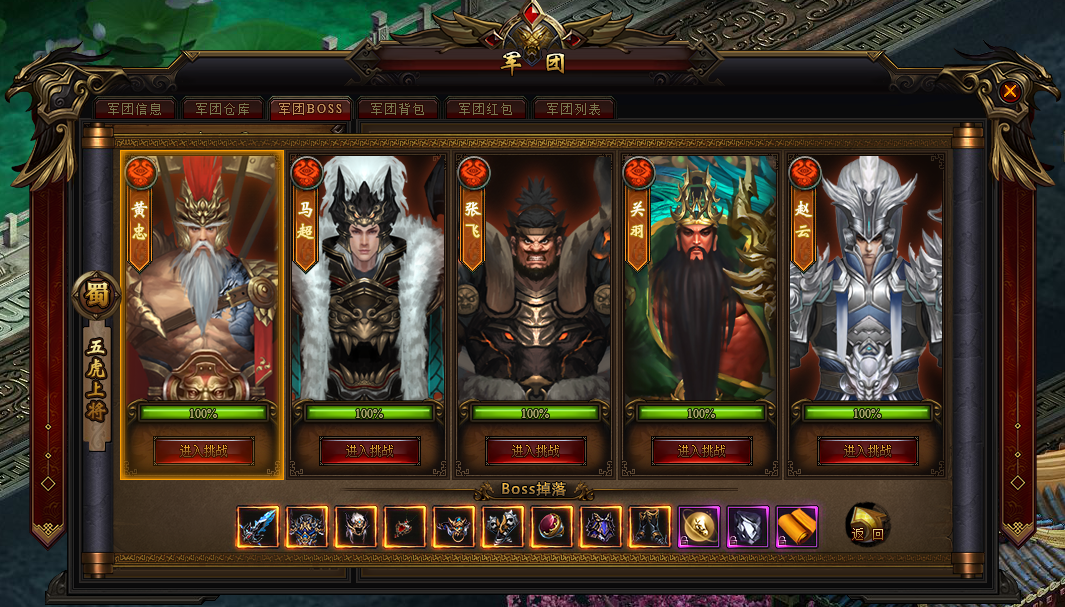Viewport: 1065px width, 607px height.
Task: Switch to the 军团列表 tab
Action: [x=574, y=109]
